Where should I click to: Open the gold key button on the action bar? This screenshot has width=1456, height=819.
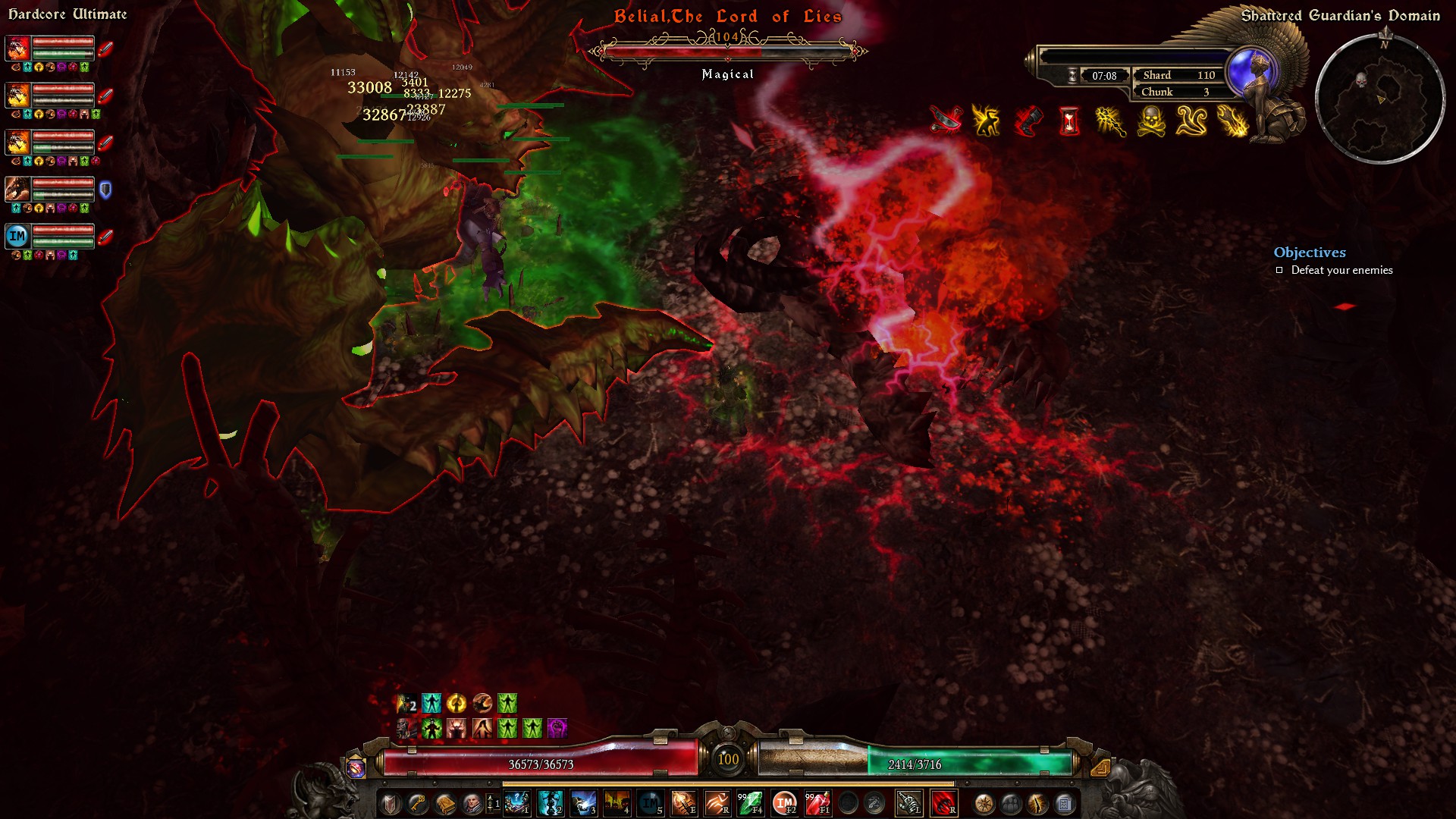pyautogui.click(x=417, y=803)
